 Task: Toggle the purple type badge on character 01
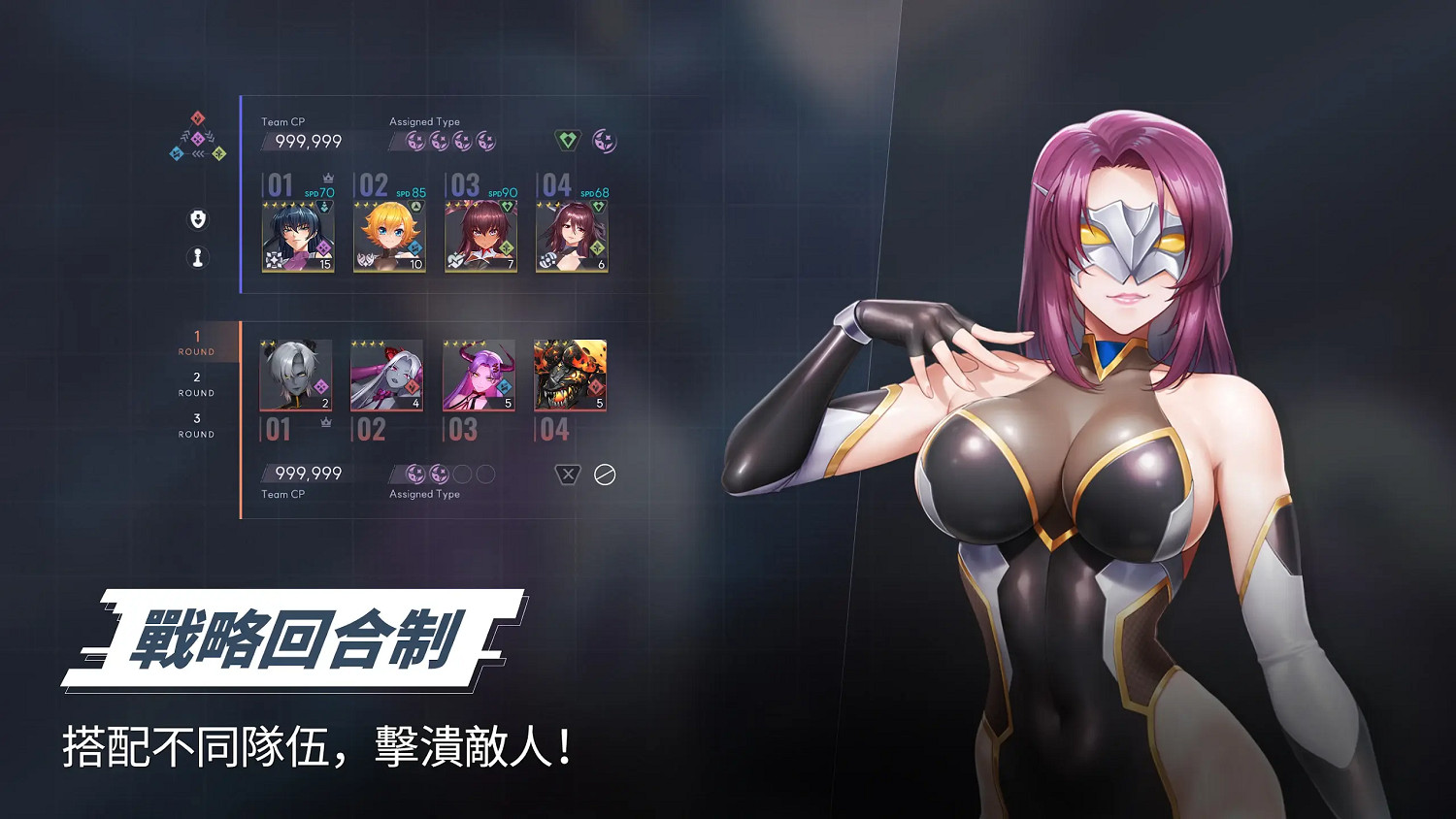pos(323,247)
